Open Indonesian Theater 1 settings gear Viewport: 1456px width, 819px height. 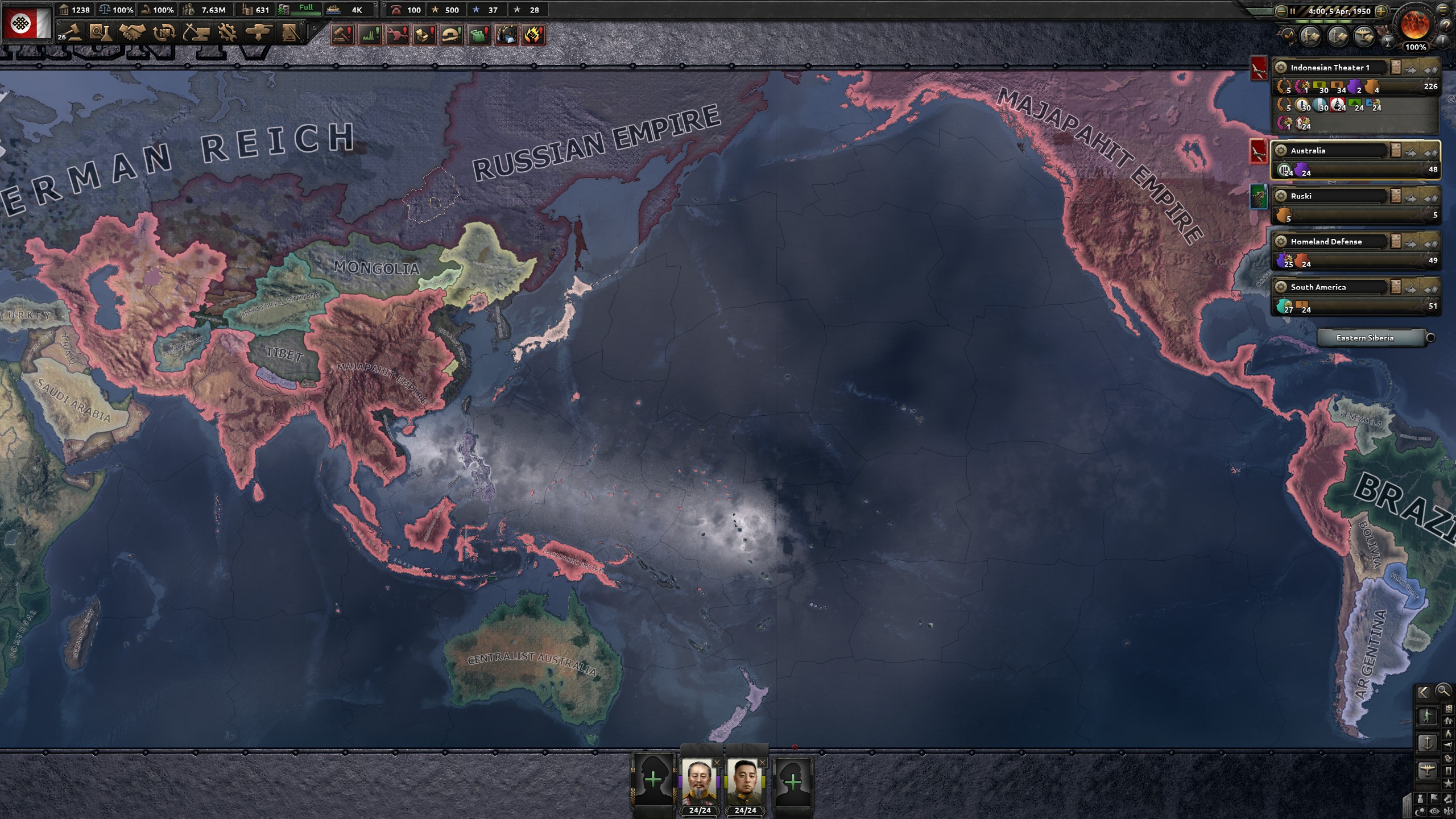pos(1281,68)
